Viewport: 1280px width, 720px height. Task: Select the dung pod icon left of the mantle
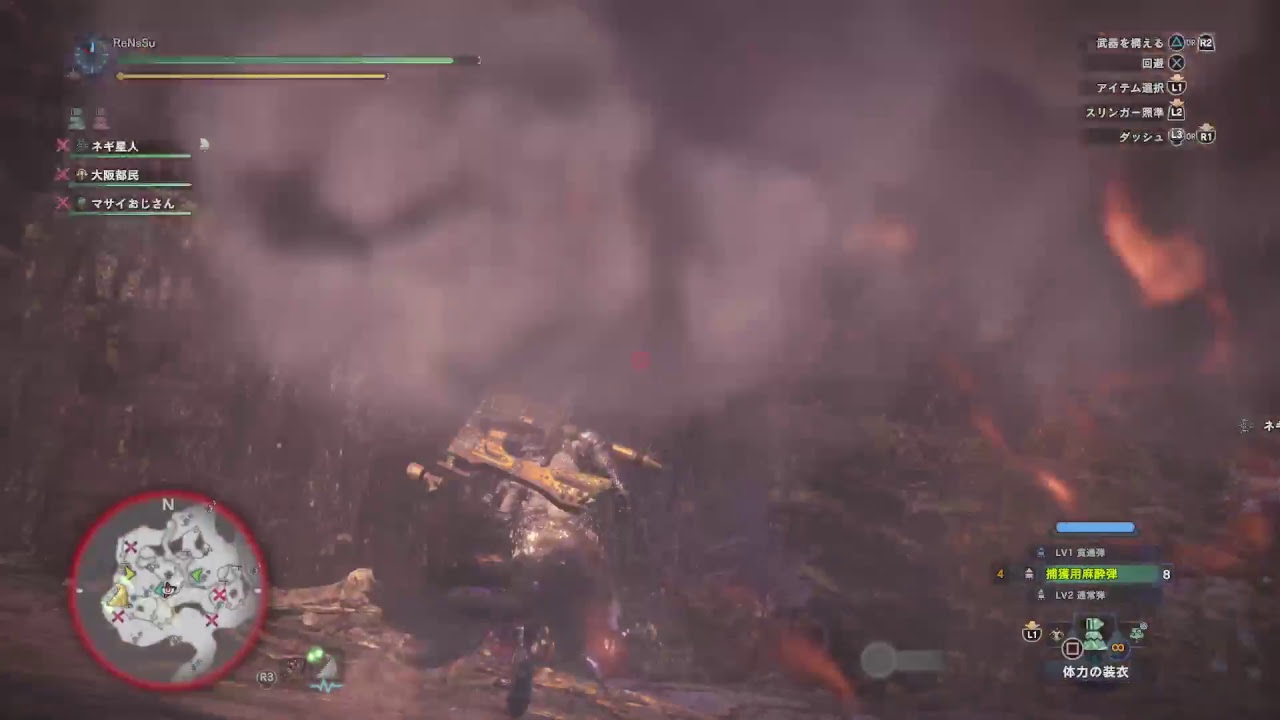pyautogui.click(x=1056, y=633)
